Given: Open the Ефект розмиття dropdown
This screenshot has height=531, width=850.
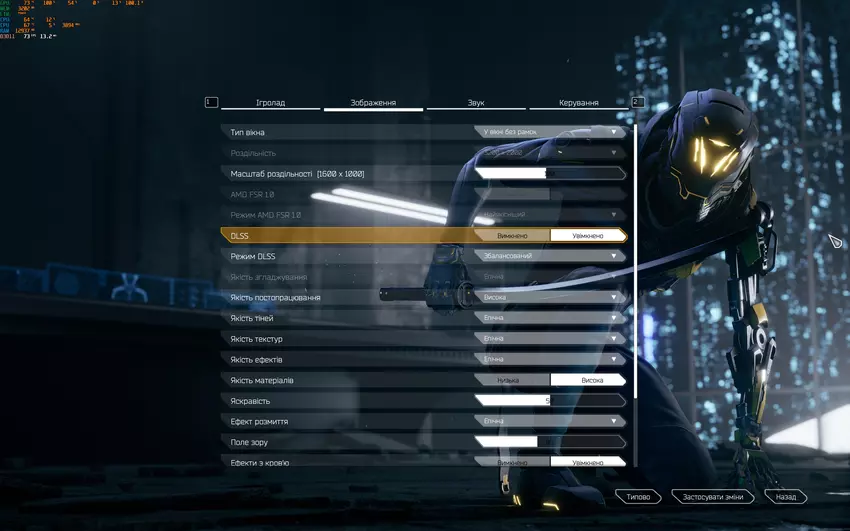Looking at the screenshot, I should pos(550,421).
